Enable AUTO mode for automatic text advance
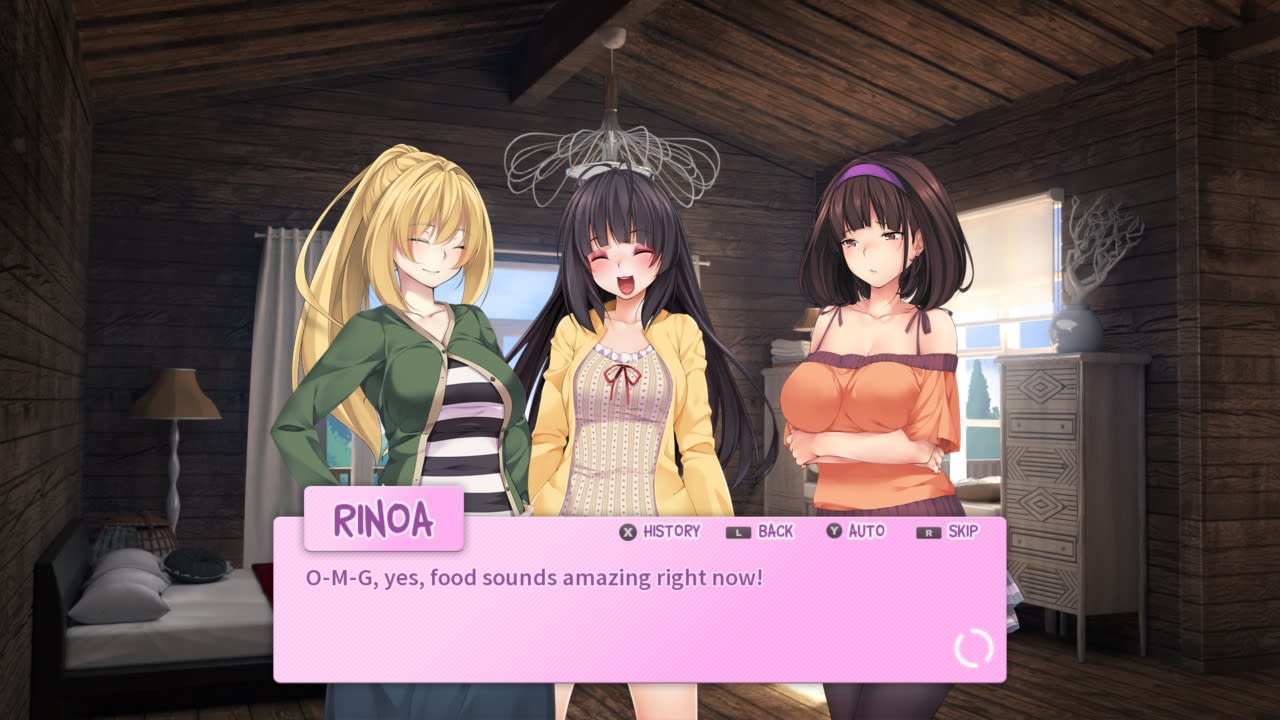Viewport: 1280px width, 720px height. pyautogui.click(x=867, y=532)
